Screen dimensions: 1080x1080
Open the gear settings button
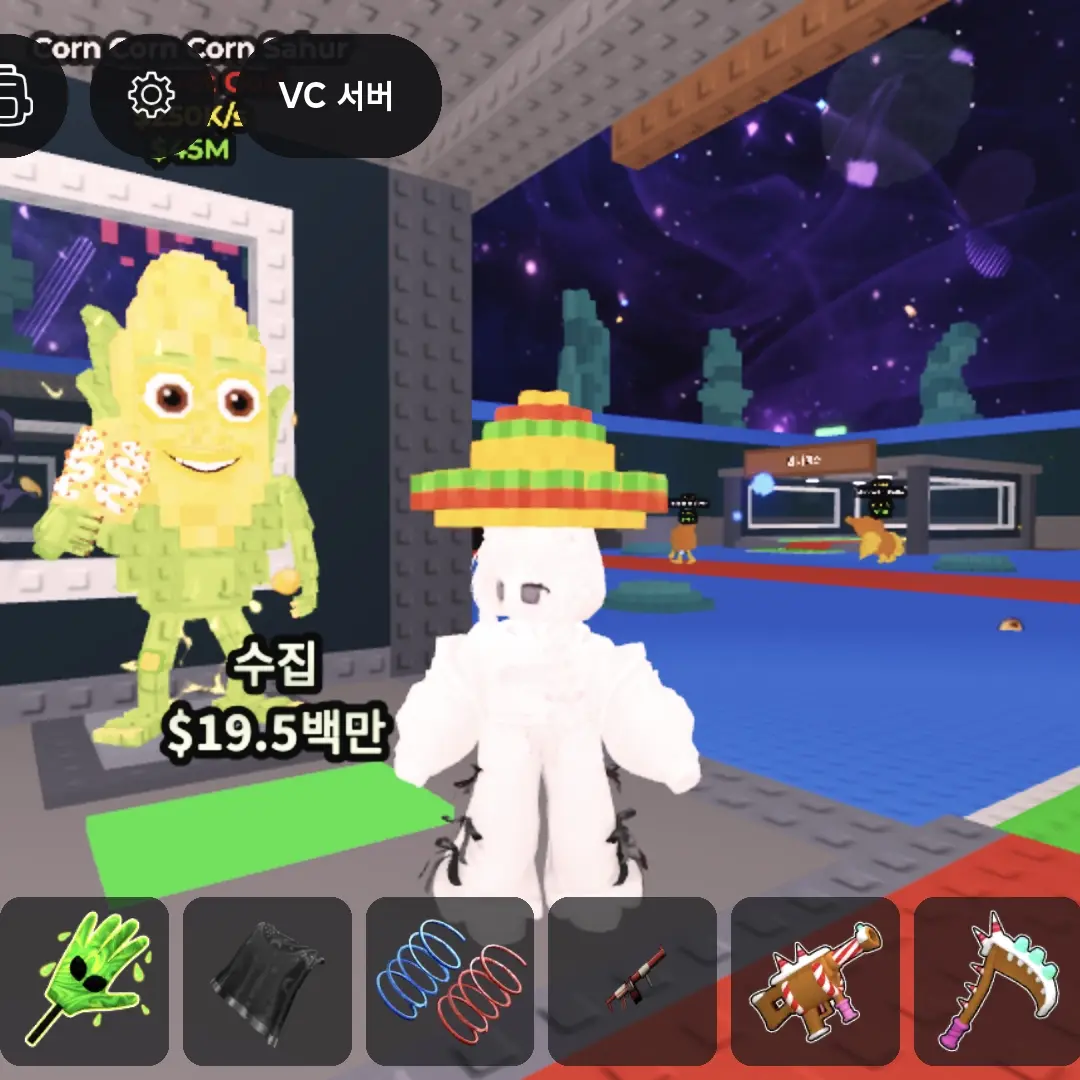click(152, 95)
